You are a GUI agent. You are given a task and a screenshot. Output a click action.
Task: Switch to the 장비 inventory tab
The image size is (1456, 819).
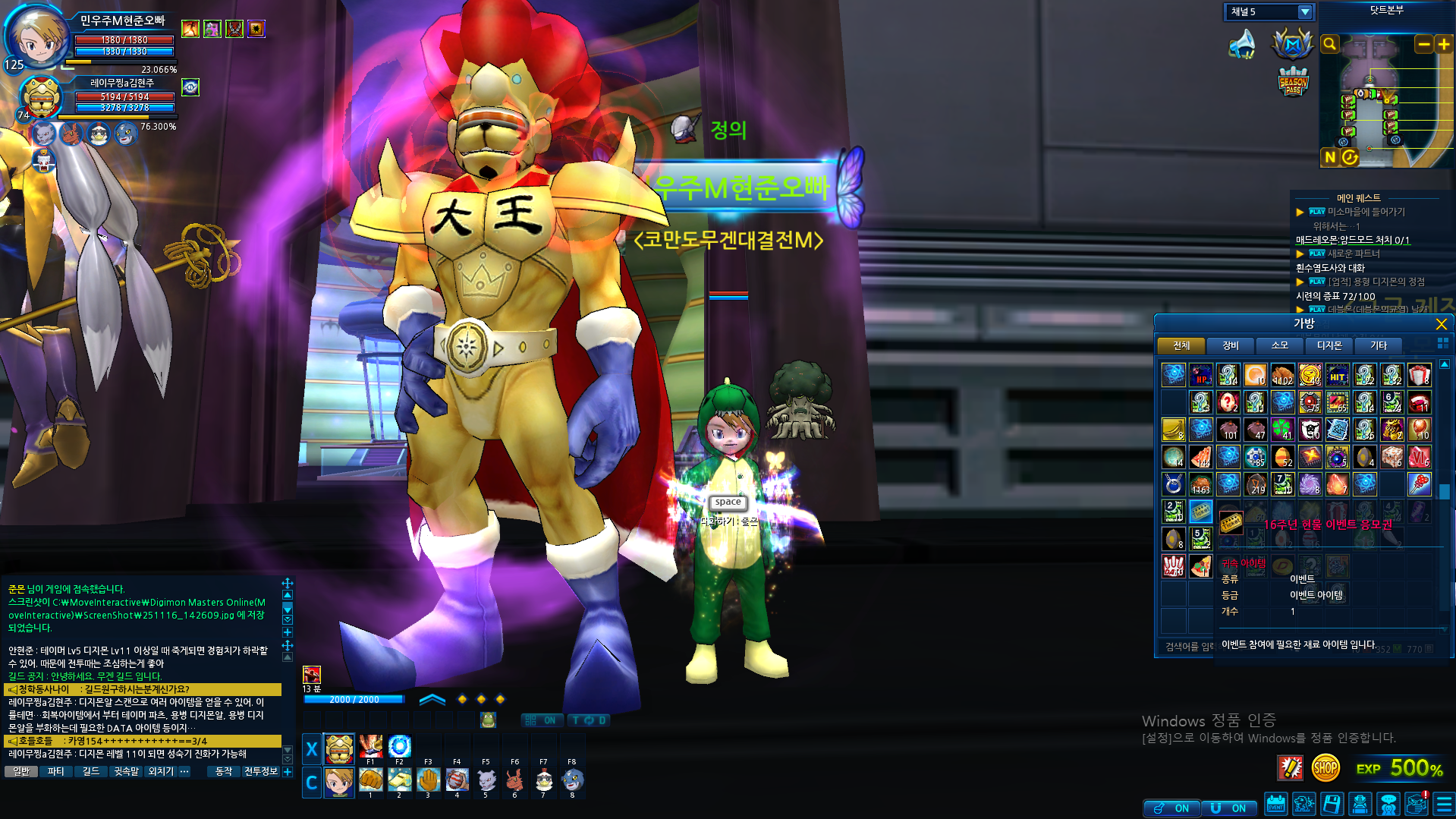[x=1230, y=346]
